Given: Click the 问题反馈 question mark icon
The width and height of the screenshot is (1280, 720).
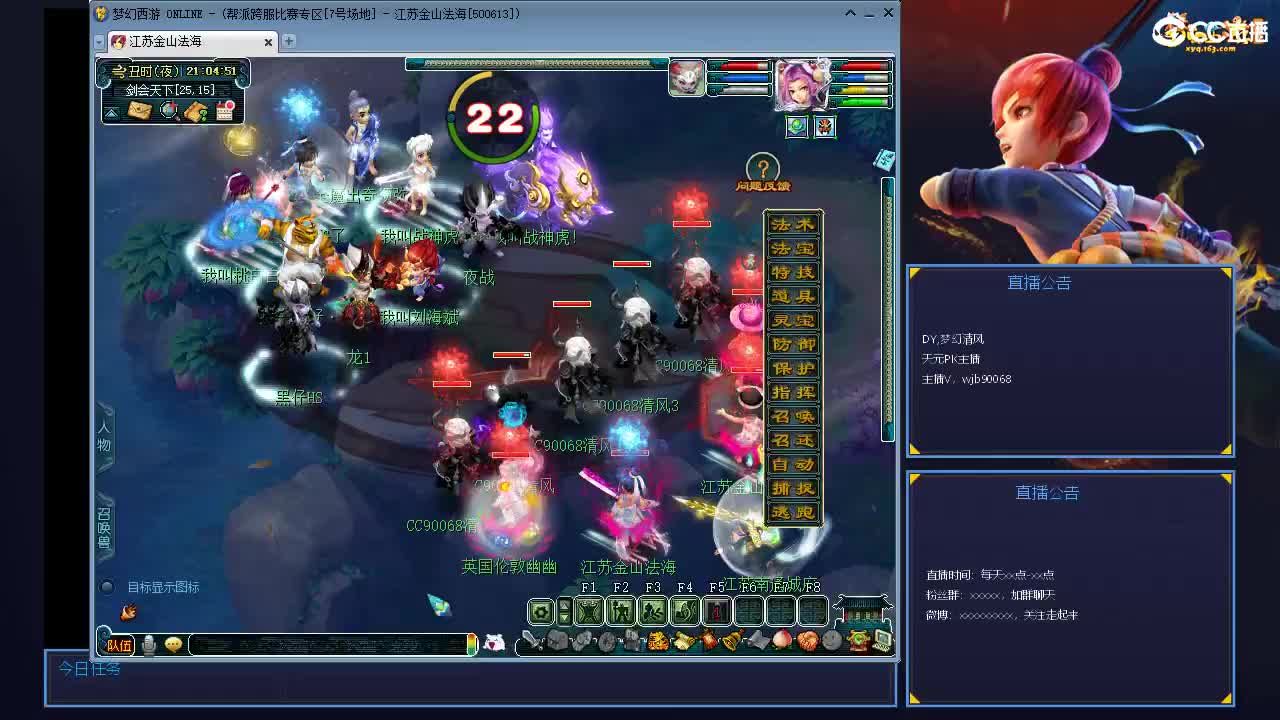Looking at the screenshot, I should tap(763, 170).
